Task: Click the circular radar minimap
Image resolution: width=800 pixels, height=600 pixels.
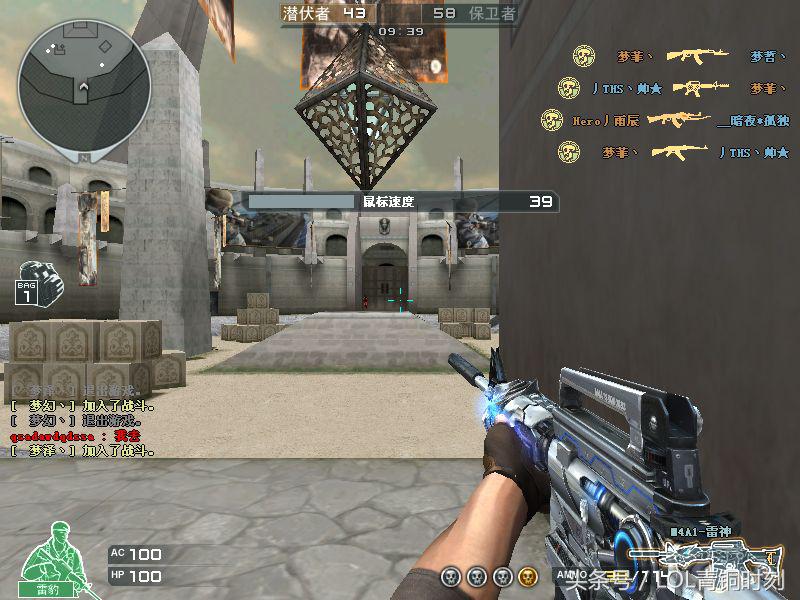Action: coord(84,82)
